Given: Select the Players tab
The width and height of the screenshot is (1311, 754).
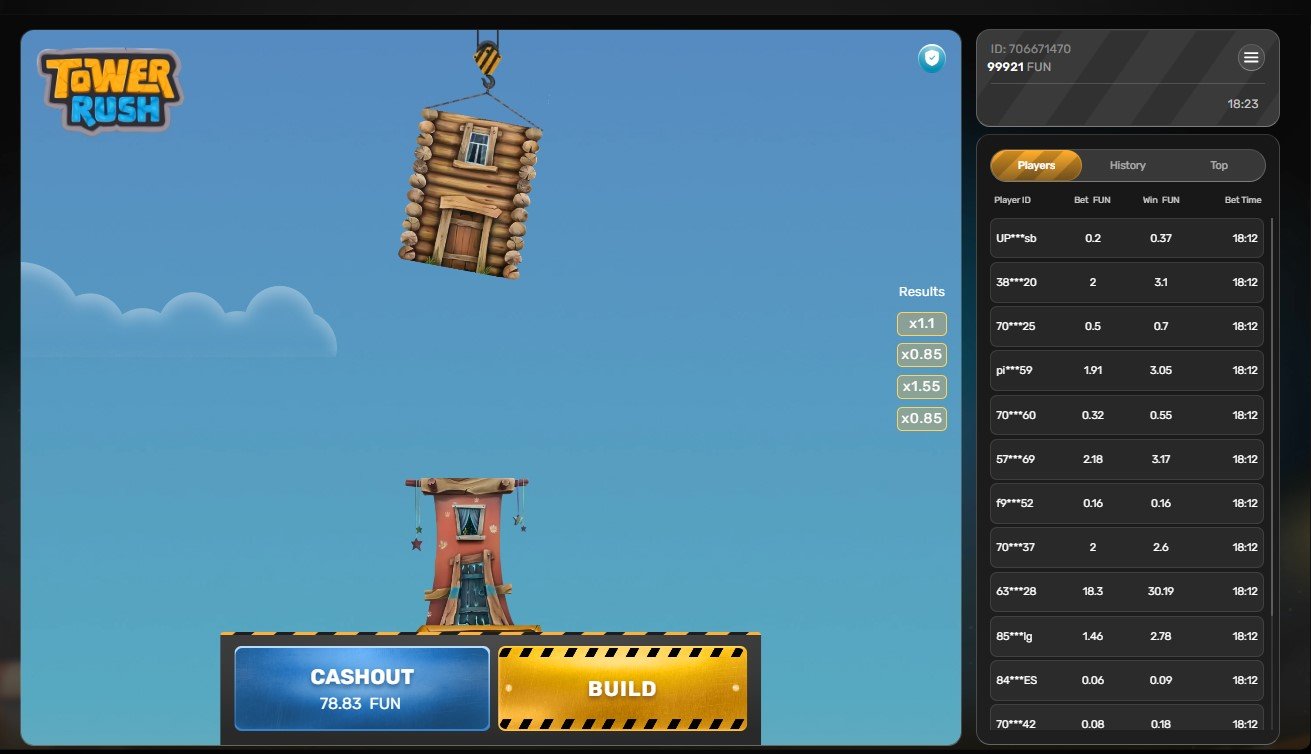Looking at the screenshot, I should coord(1036,165).
